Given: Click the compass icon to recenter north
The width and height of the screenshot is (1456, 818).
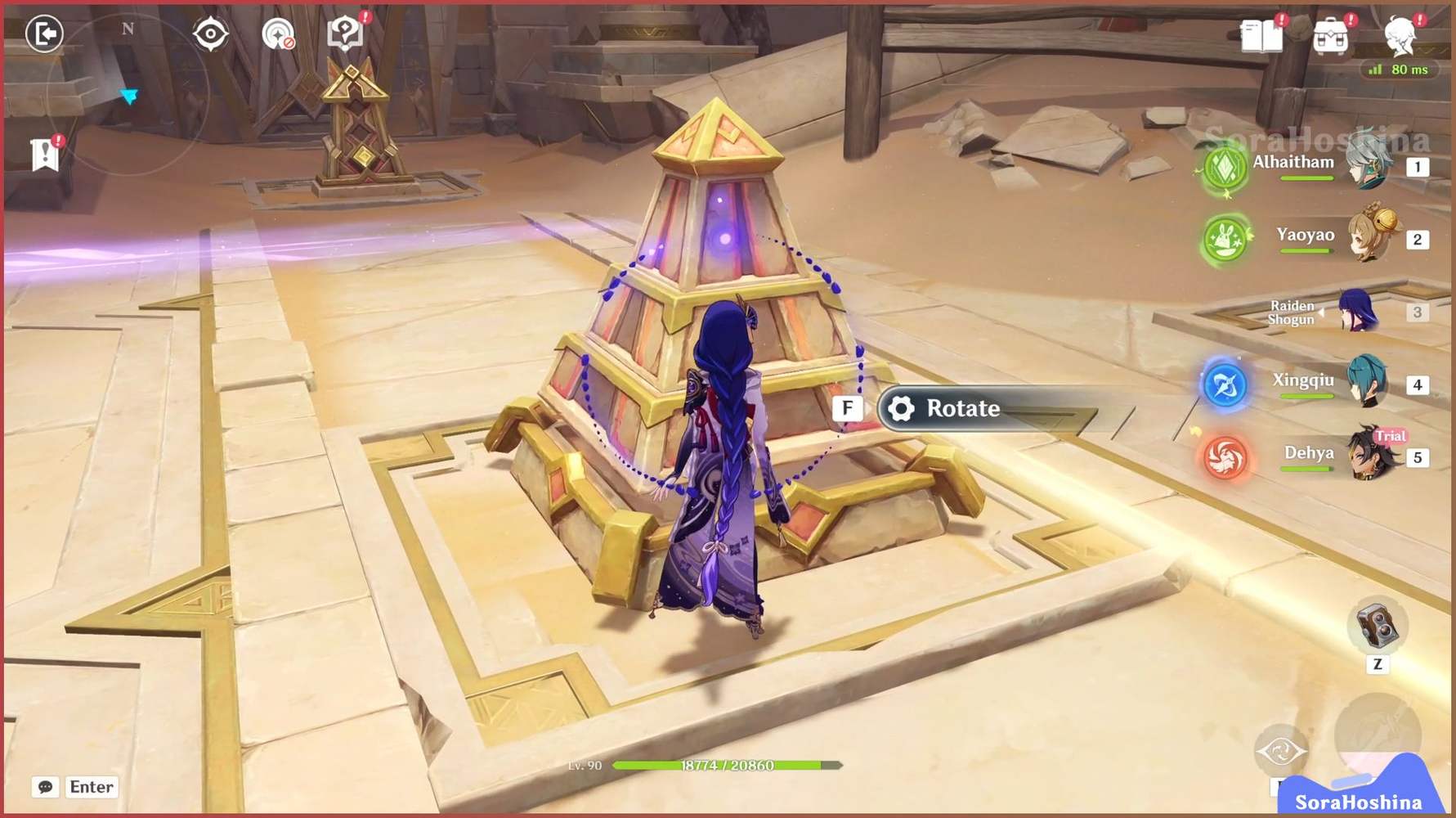Looking at the screenshot, I should pyautogui.click(x=212, y=33).
